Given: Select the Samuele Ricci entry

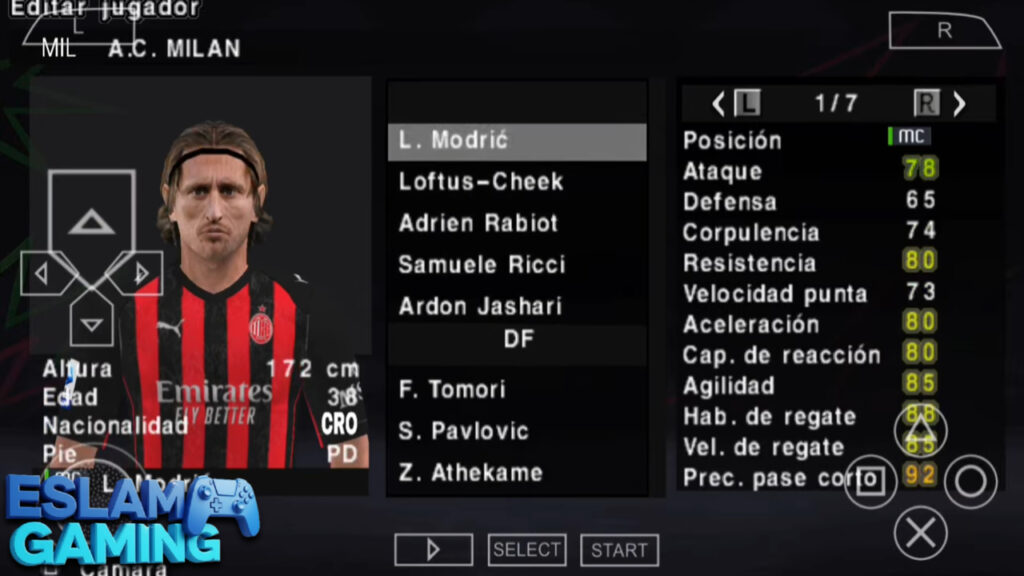Looking at the screenshot, I should pyautogui.click(x=516, y=265).
